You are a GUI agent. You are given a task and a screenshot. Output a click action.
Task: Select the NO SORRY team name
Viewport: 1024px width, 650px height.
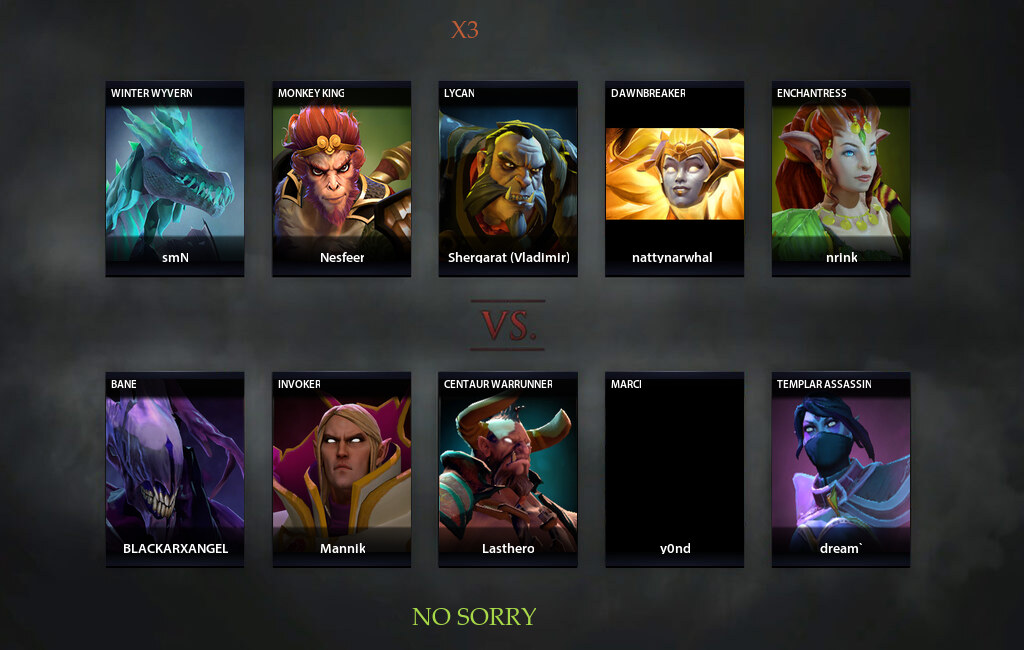[474, 617]
